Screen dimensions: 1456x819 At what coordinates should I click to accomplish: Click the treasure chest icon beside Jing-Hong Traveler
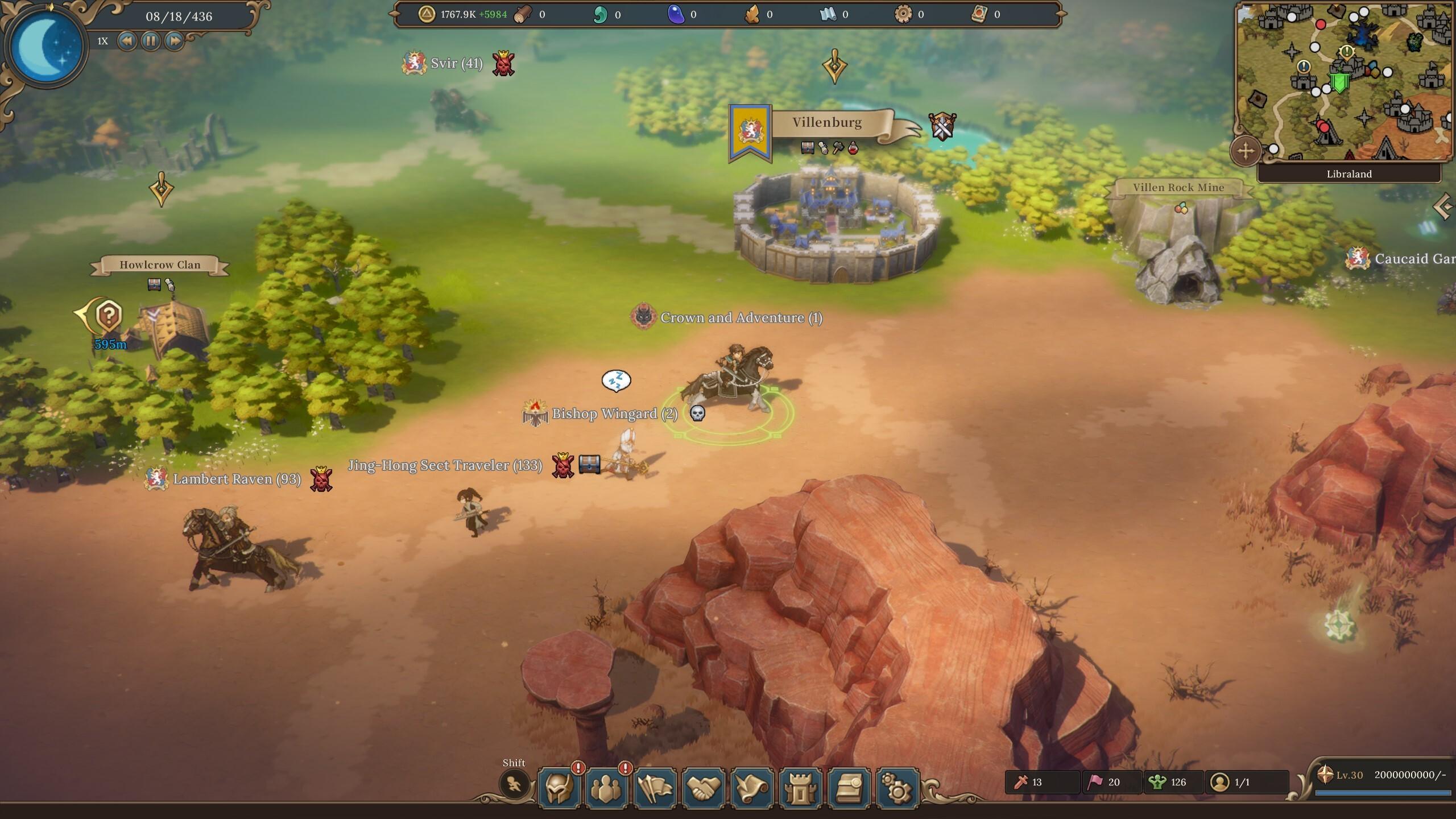coord(589,465)
